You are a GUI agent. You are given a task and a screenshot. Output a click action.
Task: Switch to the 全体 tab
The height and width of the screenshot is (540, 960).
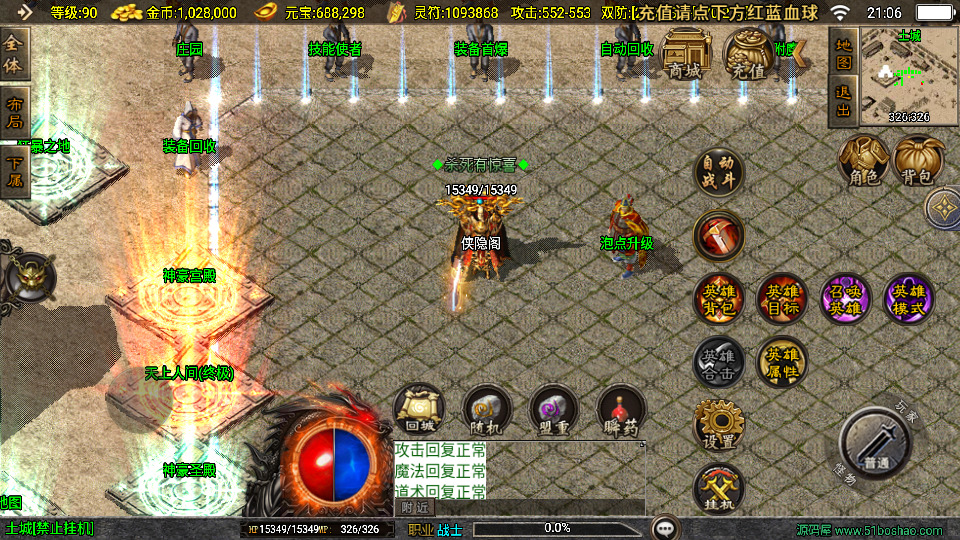click(14, 54)
